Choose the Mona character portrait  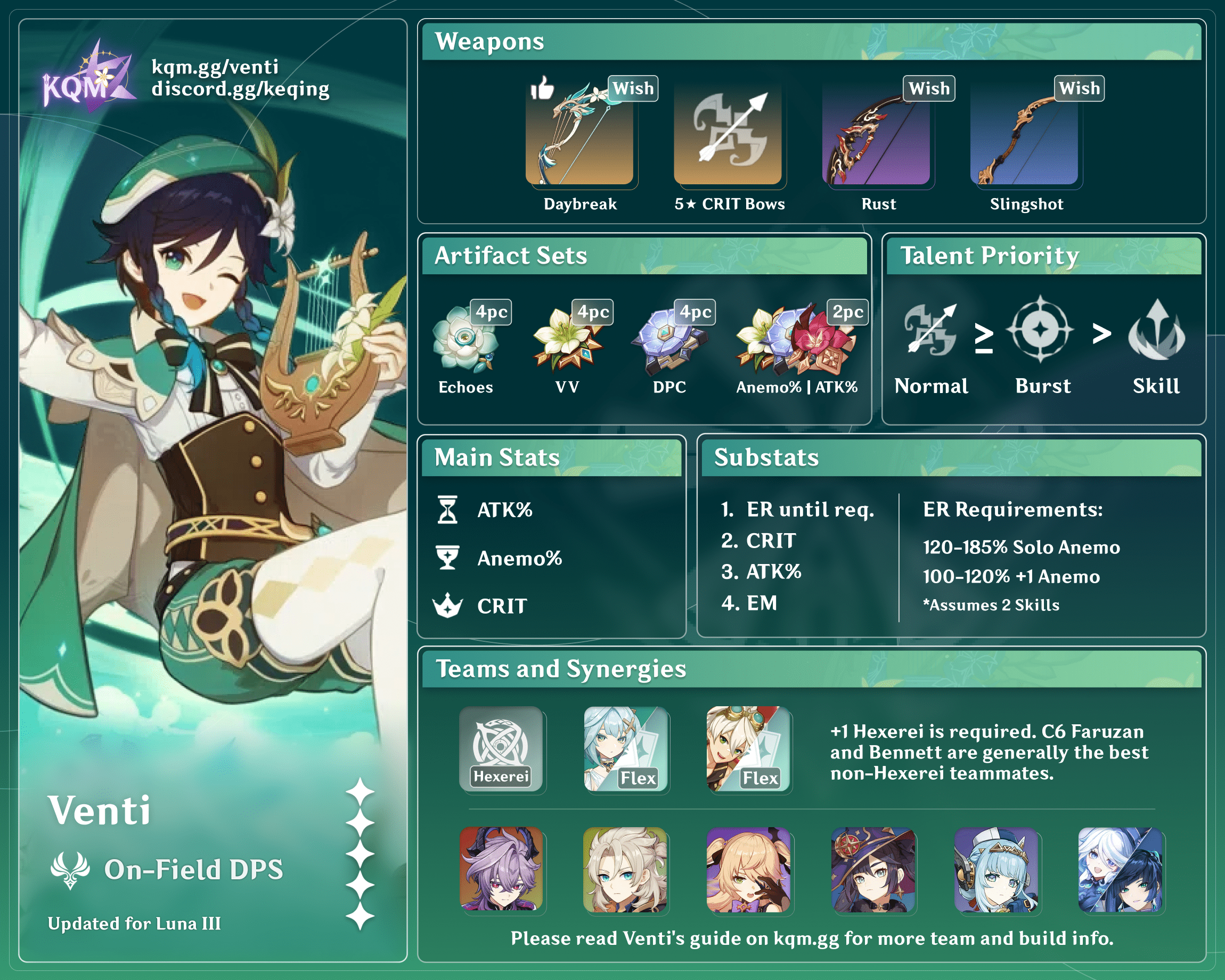point(873,869)
